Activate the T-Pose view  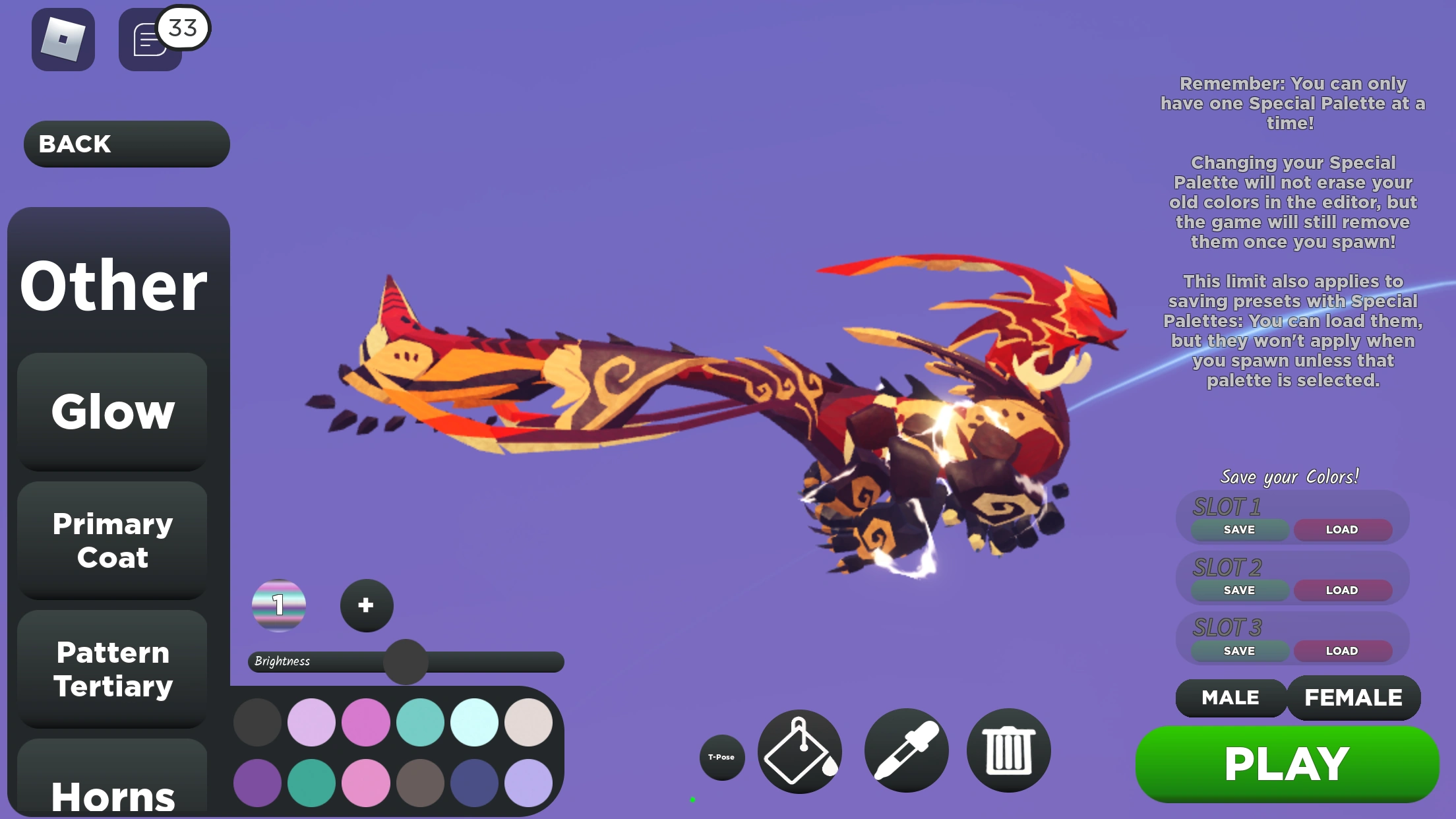[x=722, y=758]
